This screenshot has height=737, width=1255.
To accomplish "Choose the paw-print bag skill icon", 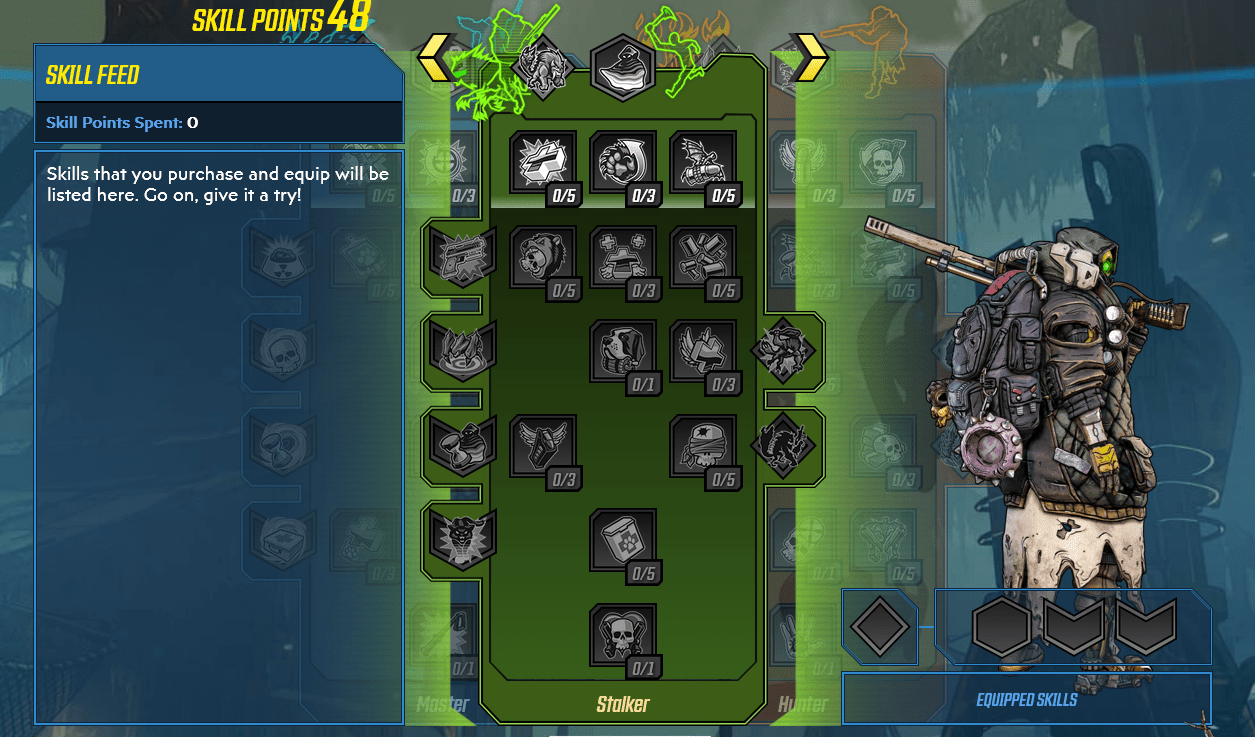I will tap(623, 541).
